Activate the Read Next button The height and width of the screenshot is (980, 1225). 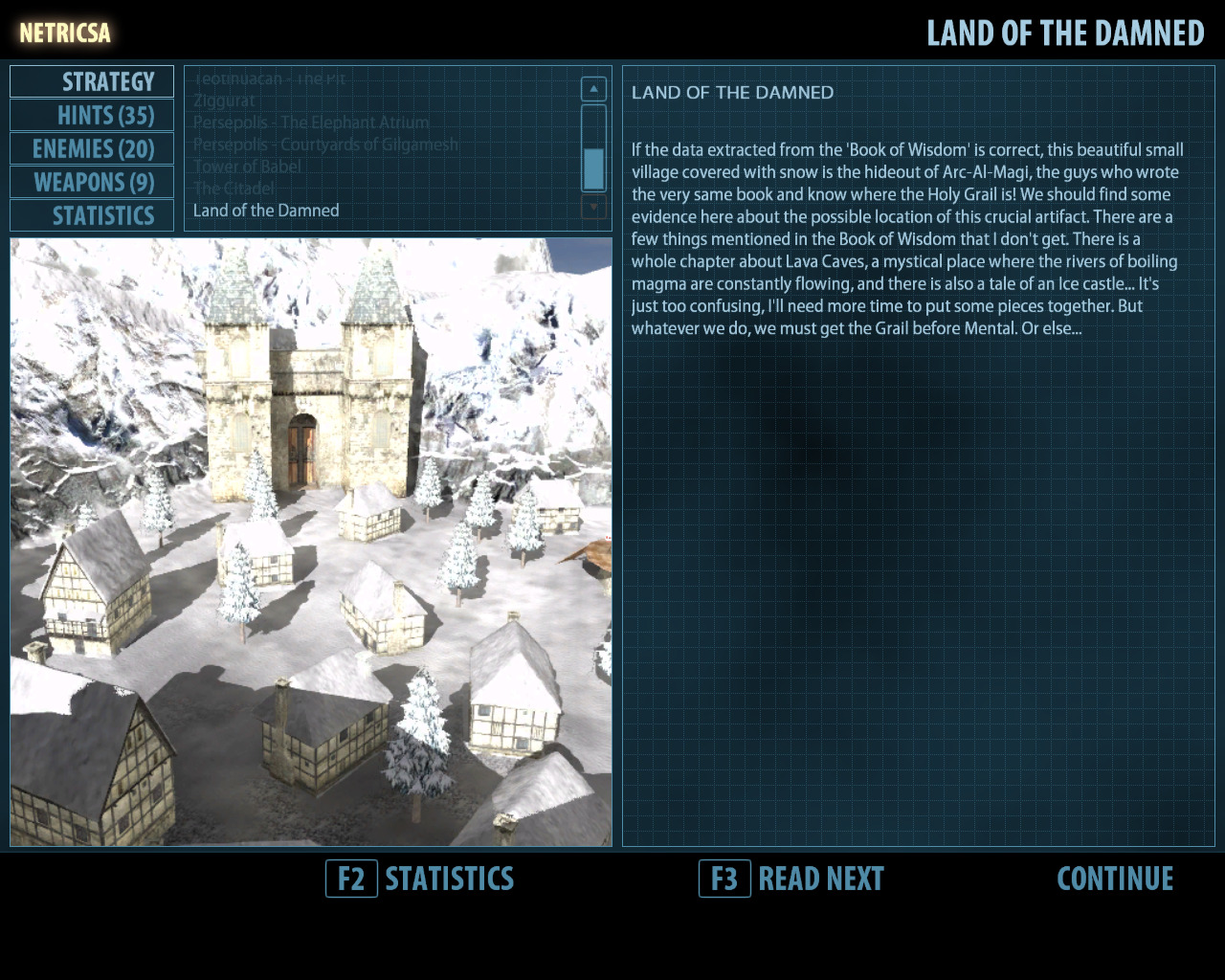tap(820, 879)
